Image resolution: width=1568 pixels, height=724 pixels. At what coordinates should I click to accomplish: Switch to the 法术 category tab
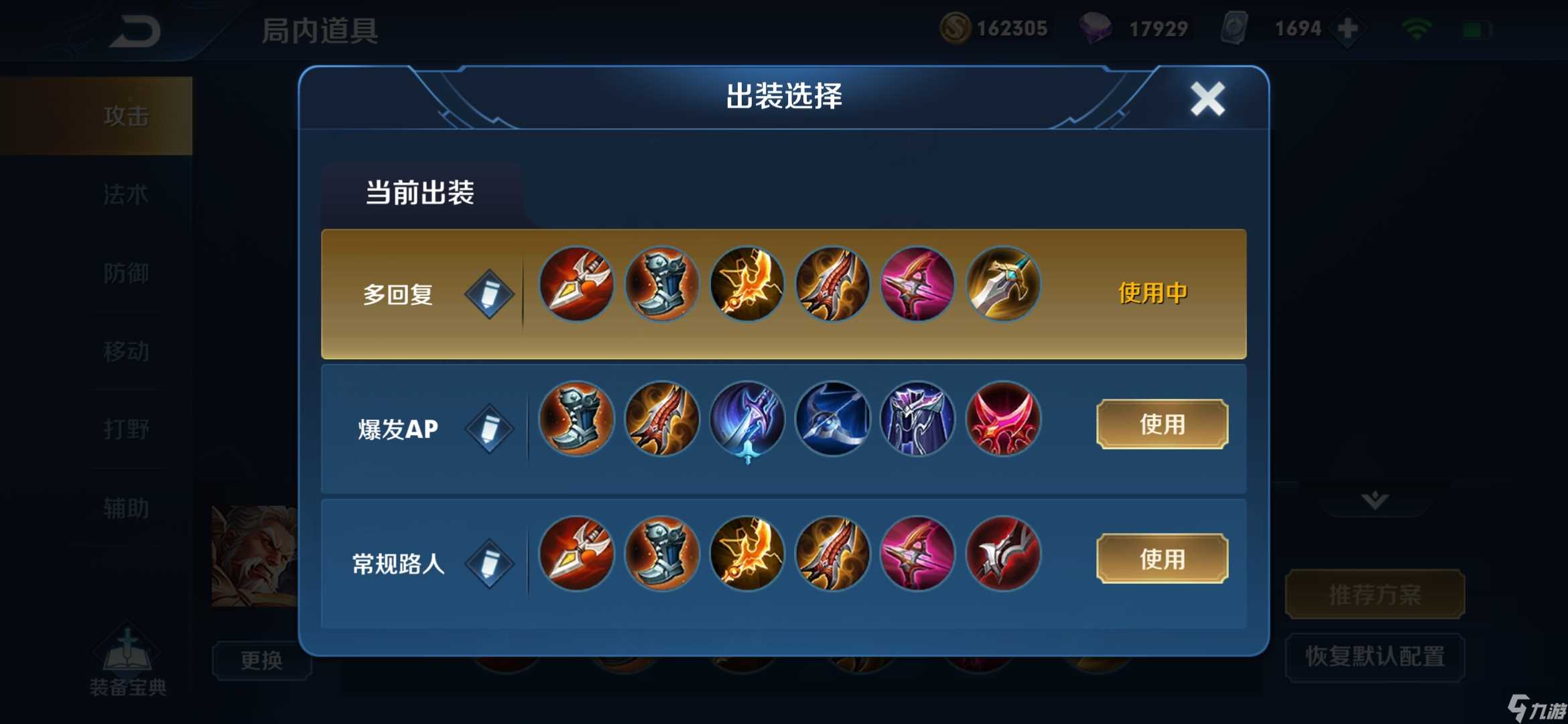127,193
